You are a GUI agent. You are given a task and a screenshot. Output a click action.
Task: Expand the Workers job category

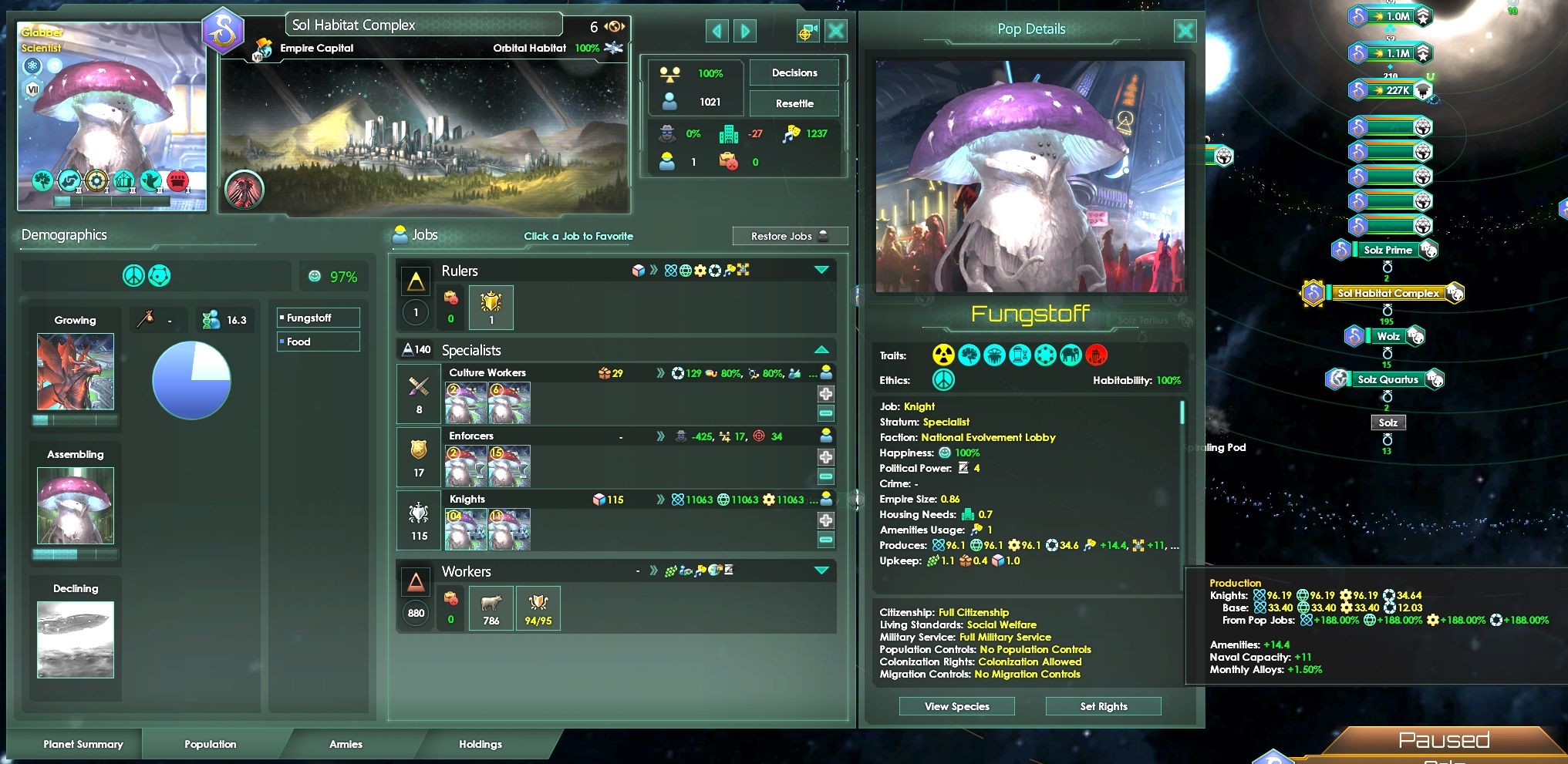tap(821, 571)
